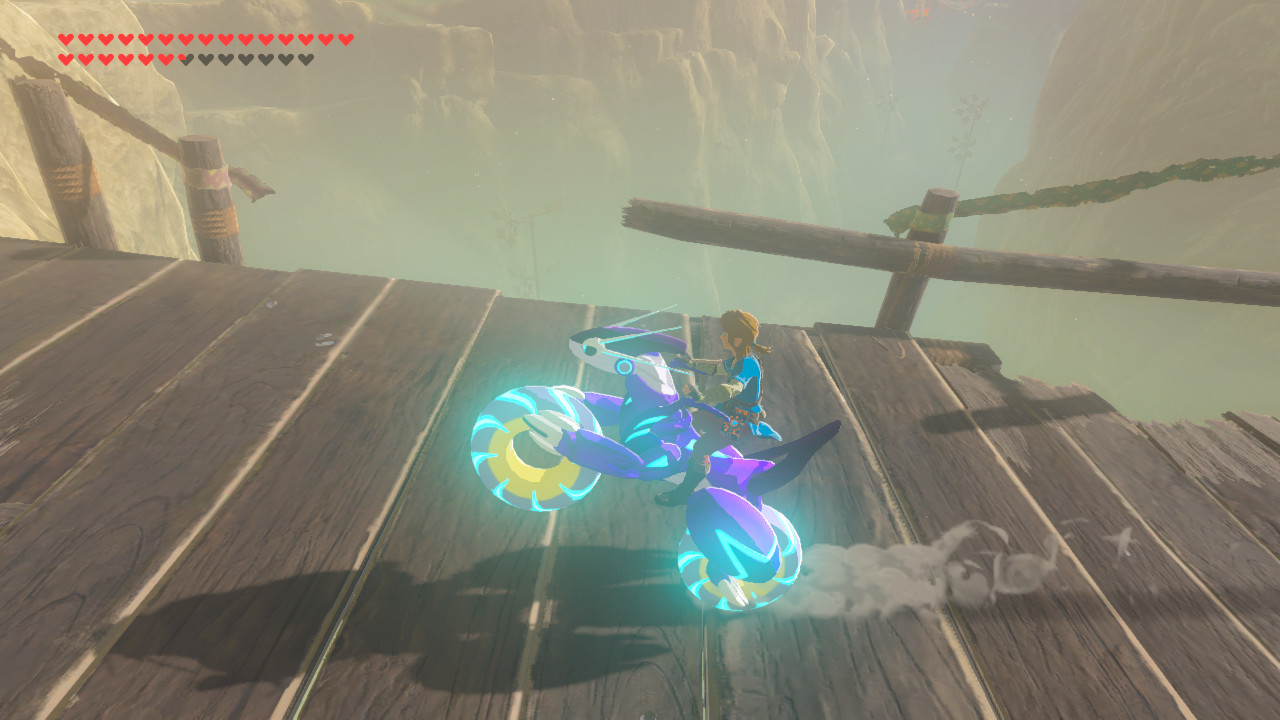Click the first red heart icon

click(x=66, y=39)
